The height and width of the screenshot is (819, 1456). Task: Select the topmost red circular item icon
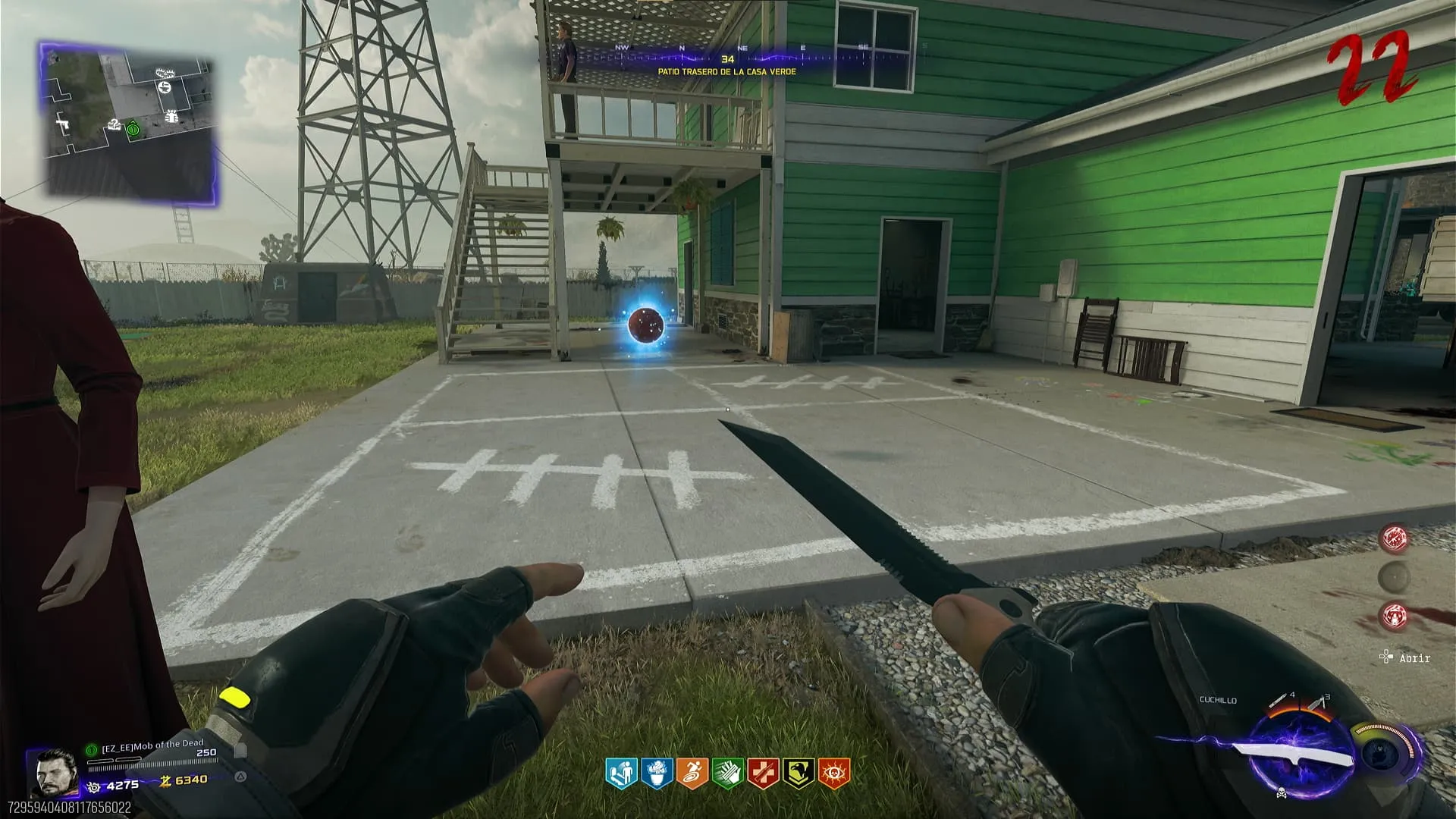click(1394, 538)
